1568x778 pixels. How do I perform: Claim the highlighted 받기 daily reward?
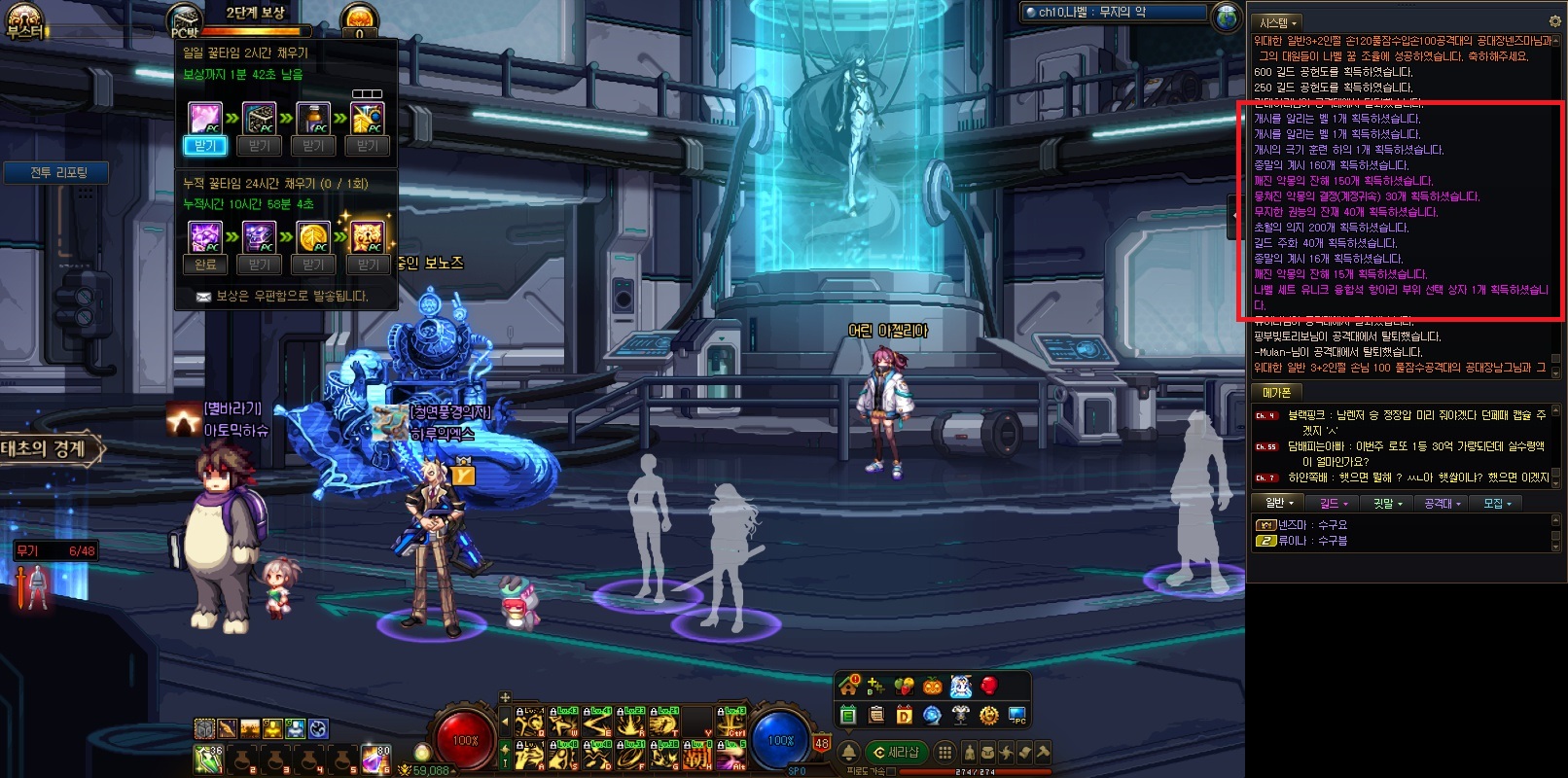(x=204, y=146)
